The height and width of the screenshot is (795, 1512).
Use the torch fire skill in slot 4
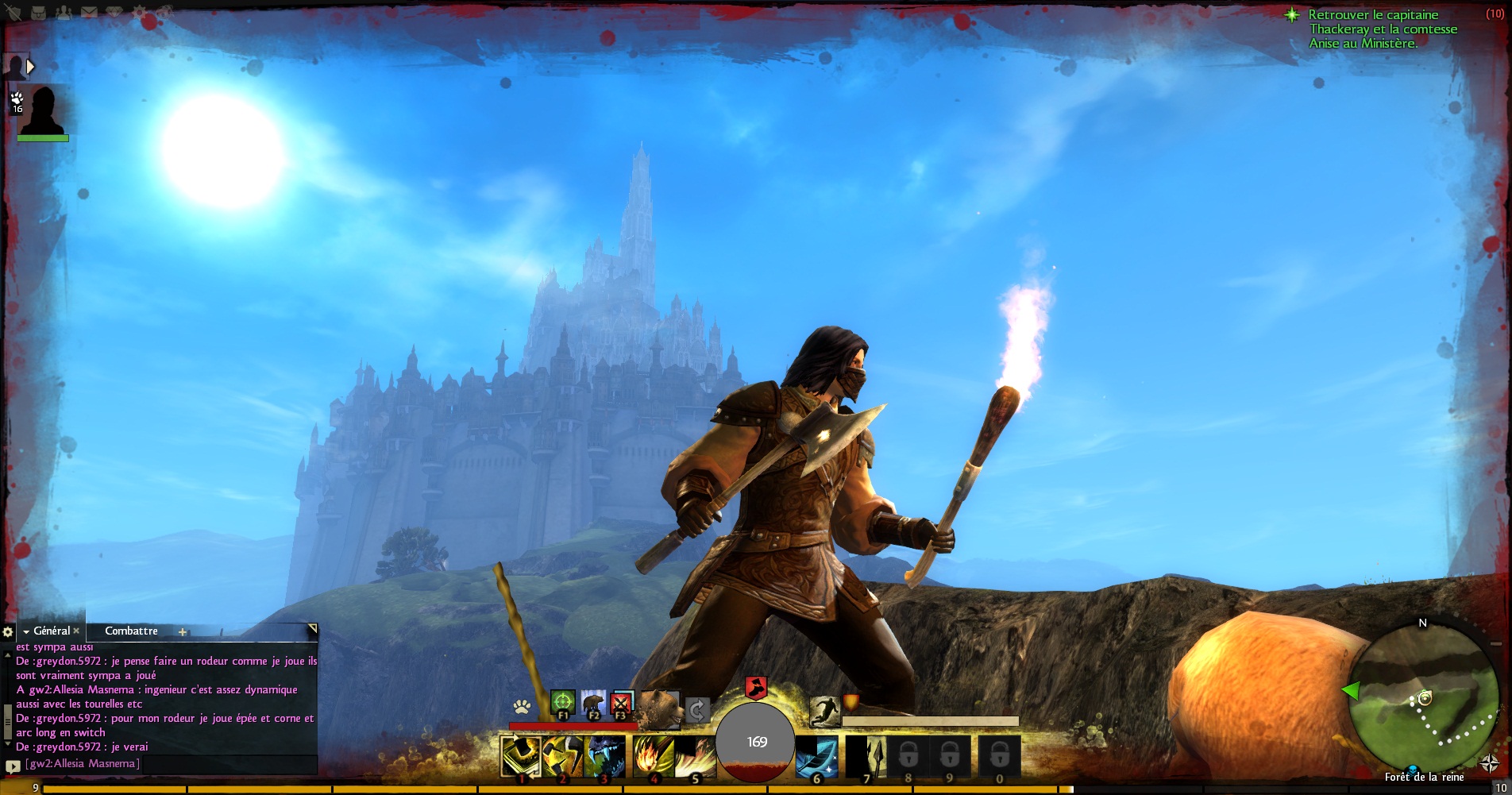click(x=653, y=756)
